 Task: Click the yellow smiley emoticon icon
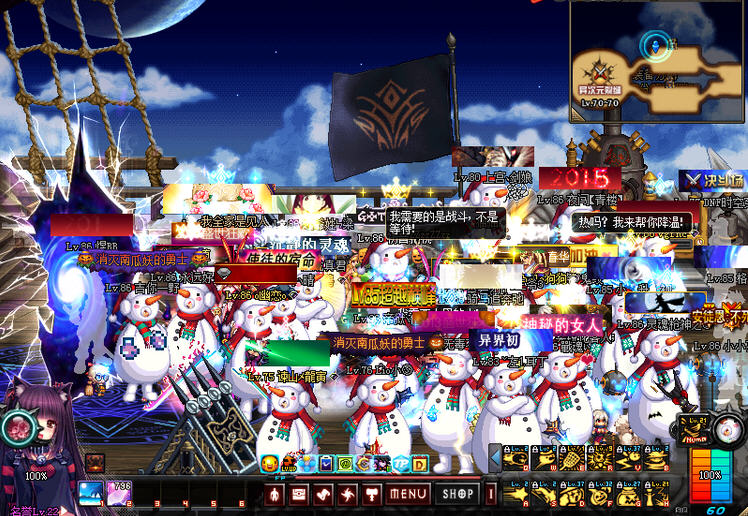[x=269, y=464]
